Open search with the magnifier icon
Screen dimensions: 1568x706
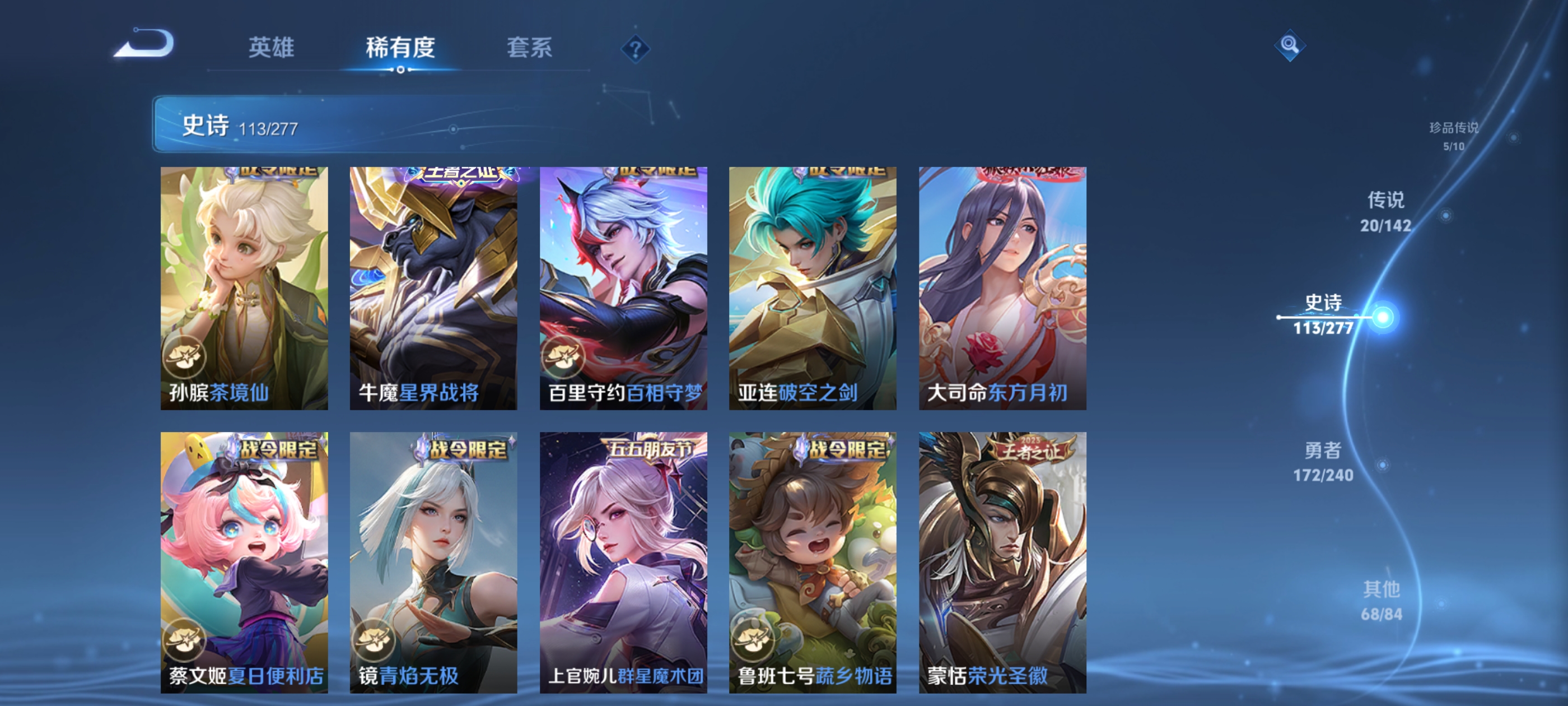point(1290,44)
